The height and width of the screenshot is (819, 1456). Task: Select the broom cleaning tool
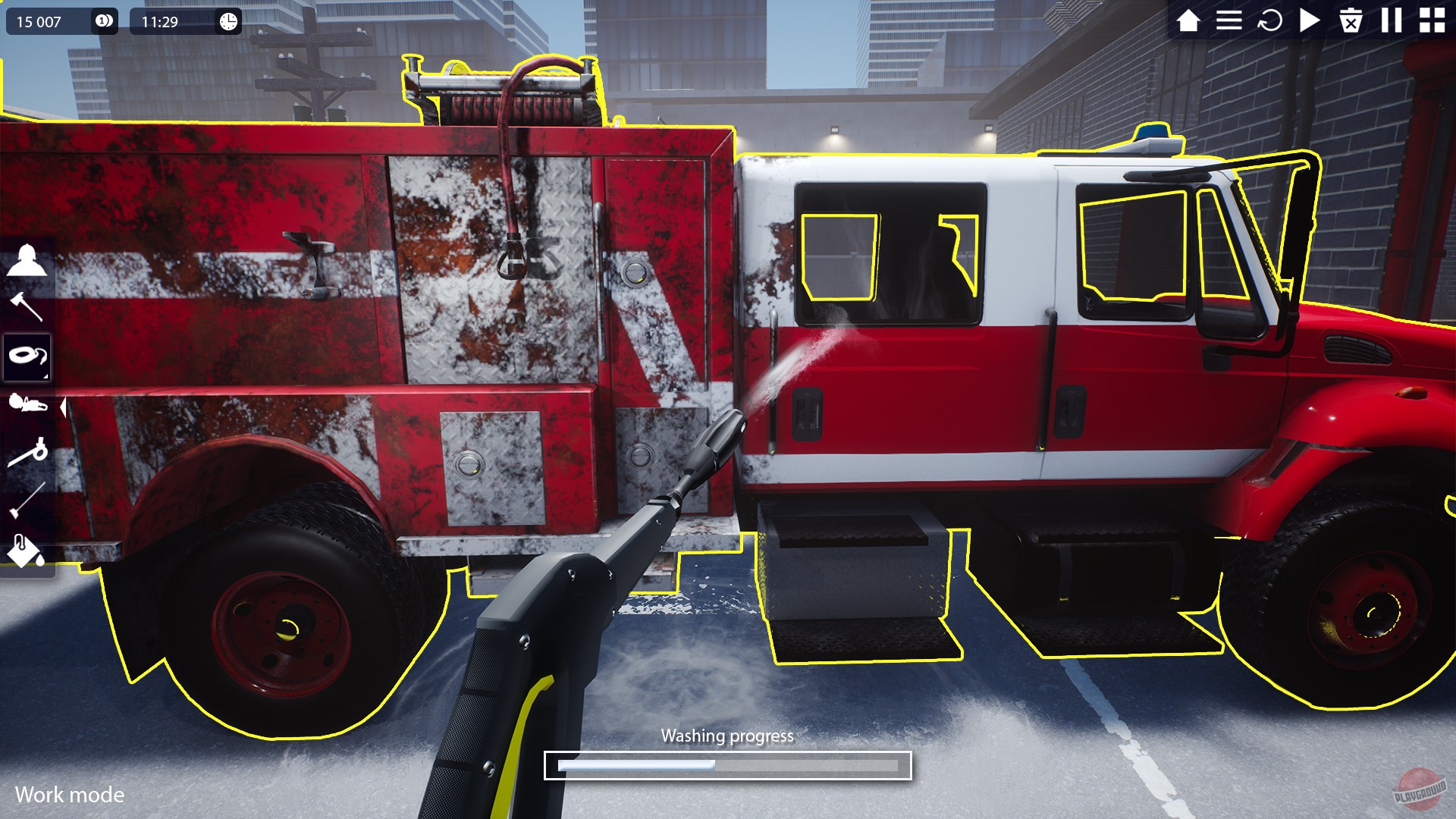[29, 500]
